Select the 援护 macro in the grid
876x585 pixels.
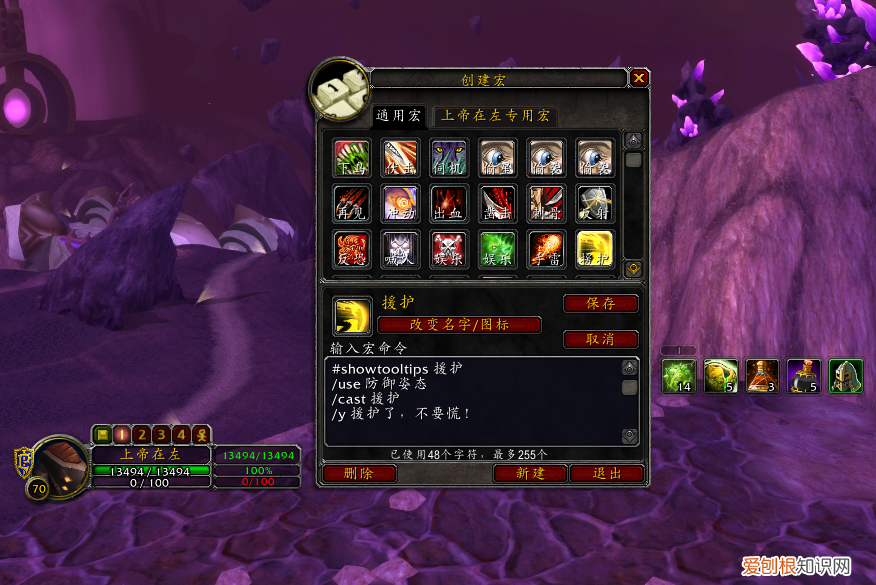595,249
